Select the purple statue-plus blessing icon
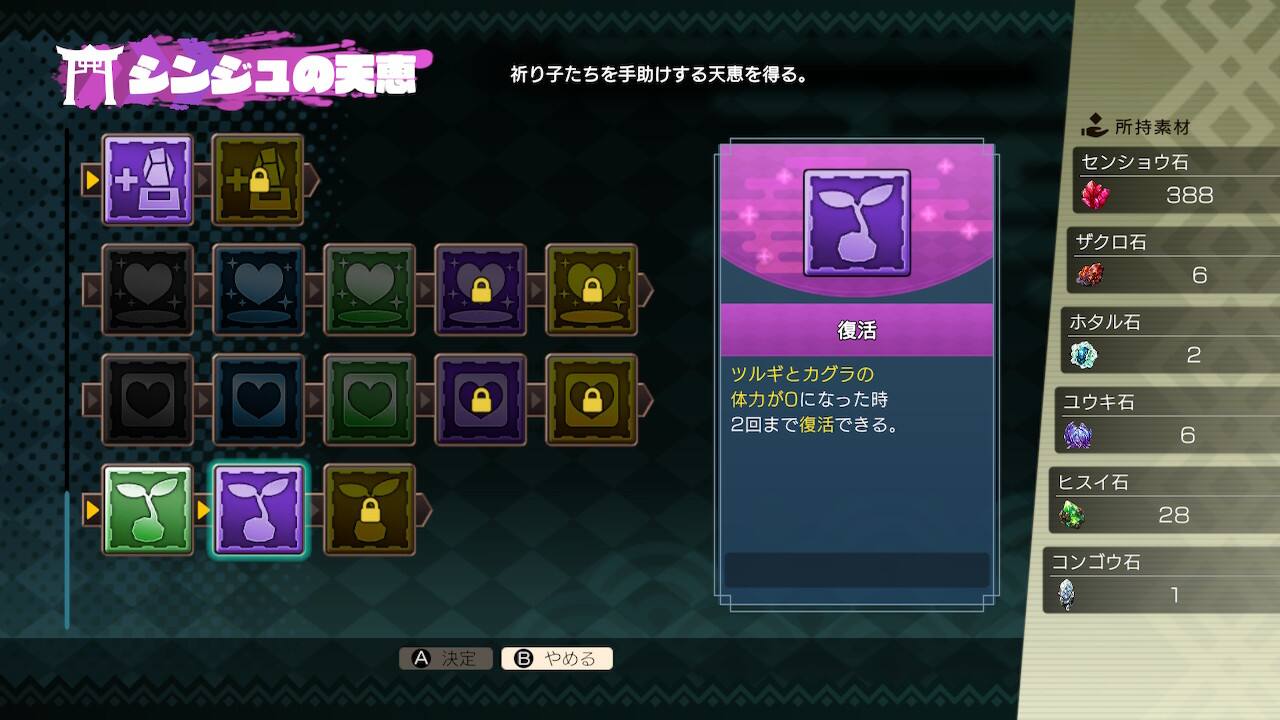 [148, 180]
